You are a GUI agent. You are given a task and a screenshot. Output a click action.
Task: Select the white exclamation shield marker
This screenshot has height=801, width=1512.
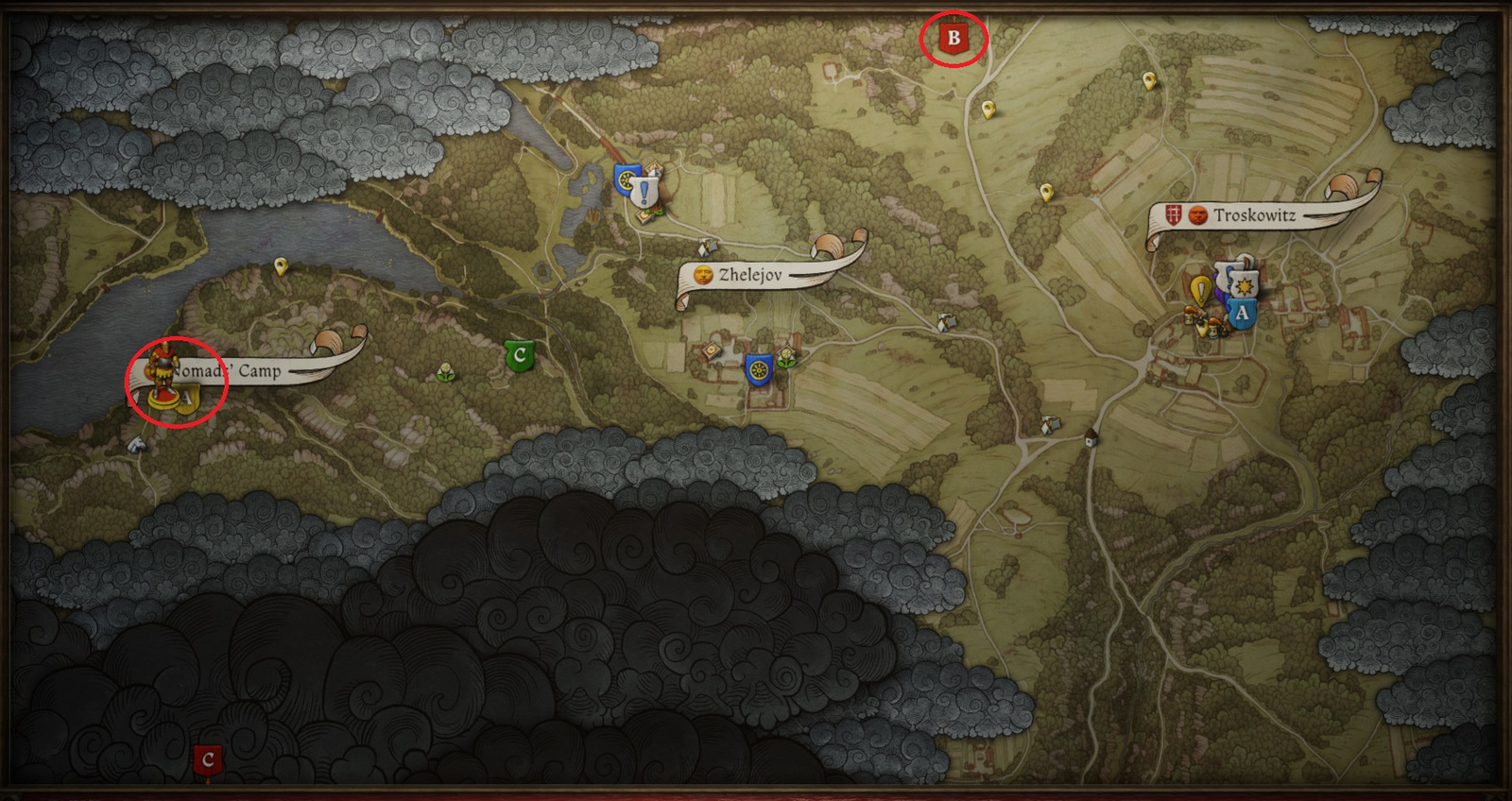pyautogui.click(x=644, y=193)
